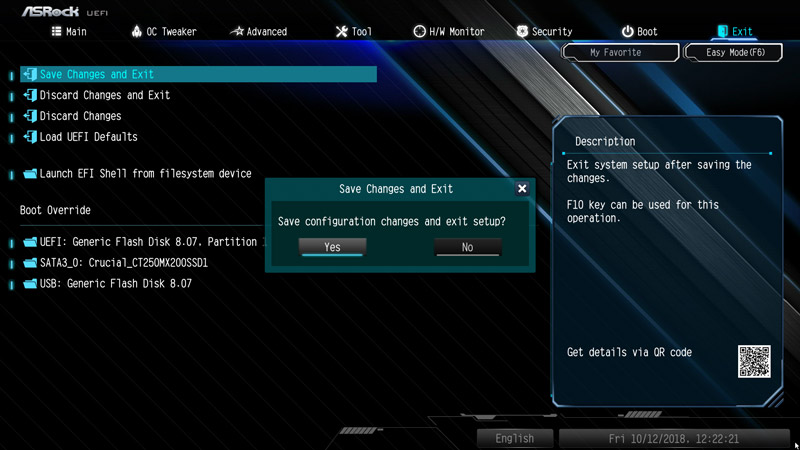
Task: Choose No in the save dialog
Action: point(467,247)
